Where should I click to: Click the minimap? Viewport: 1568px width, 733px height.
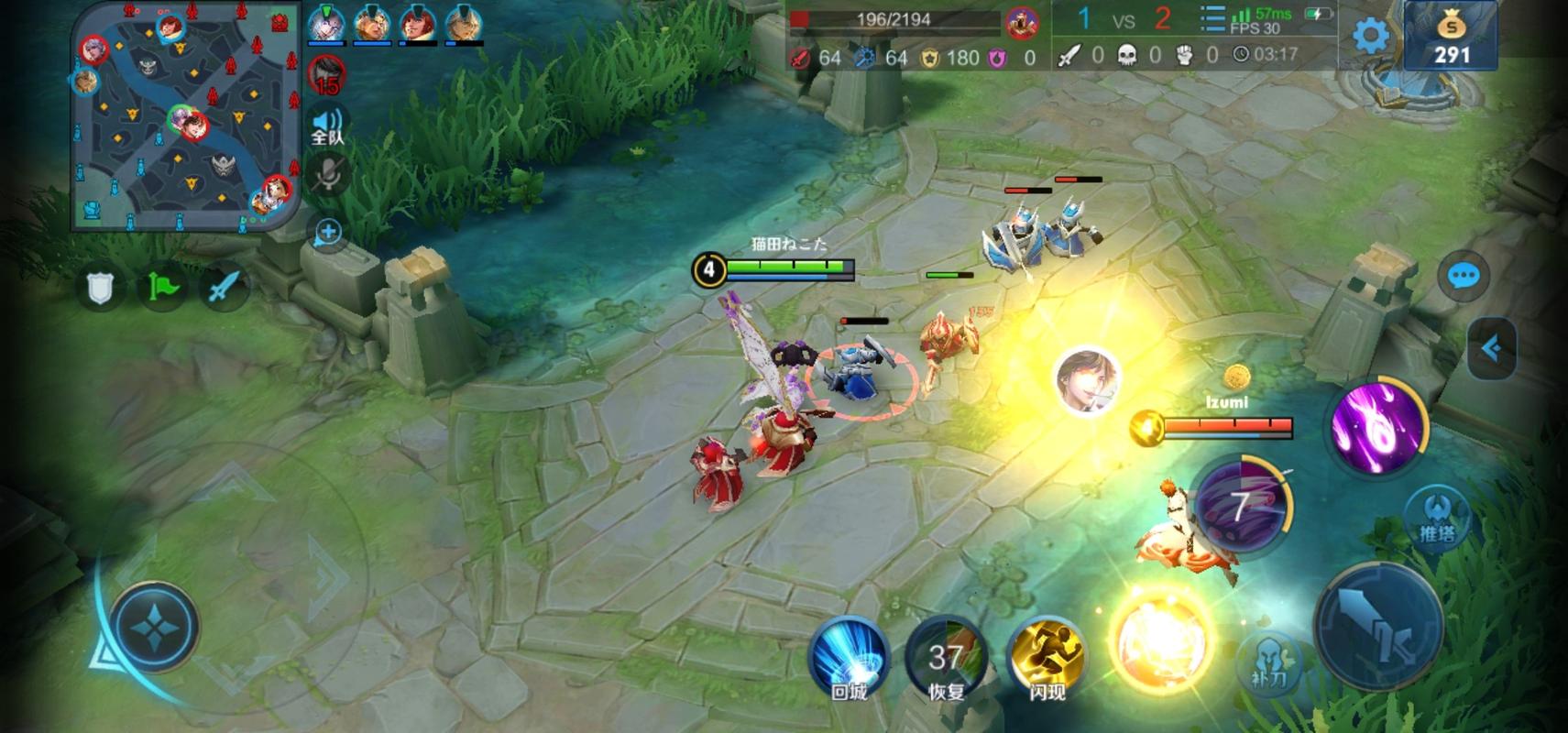point(186,116)
